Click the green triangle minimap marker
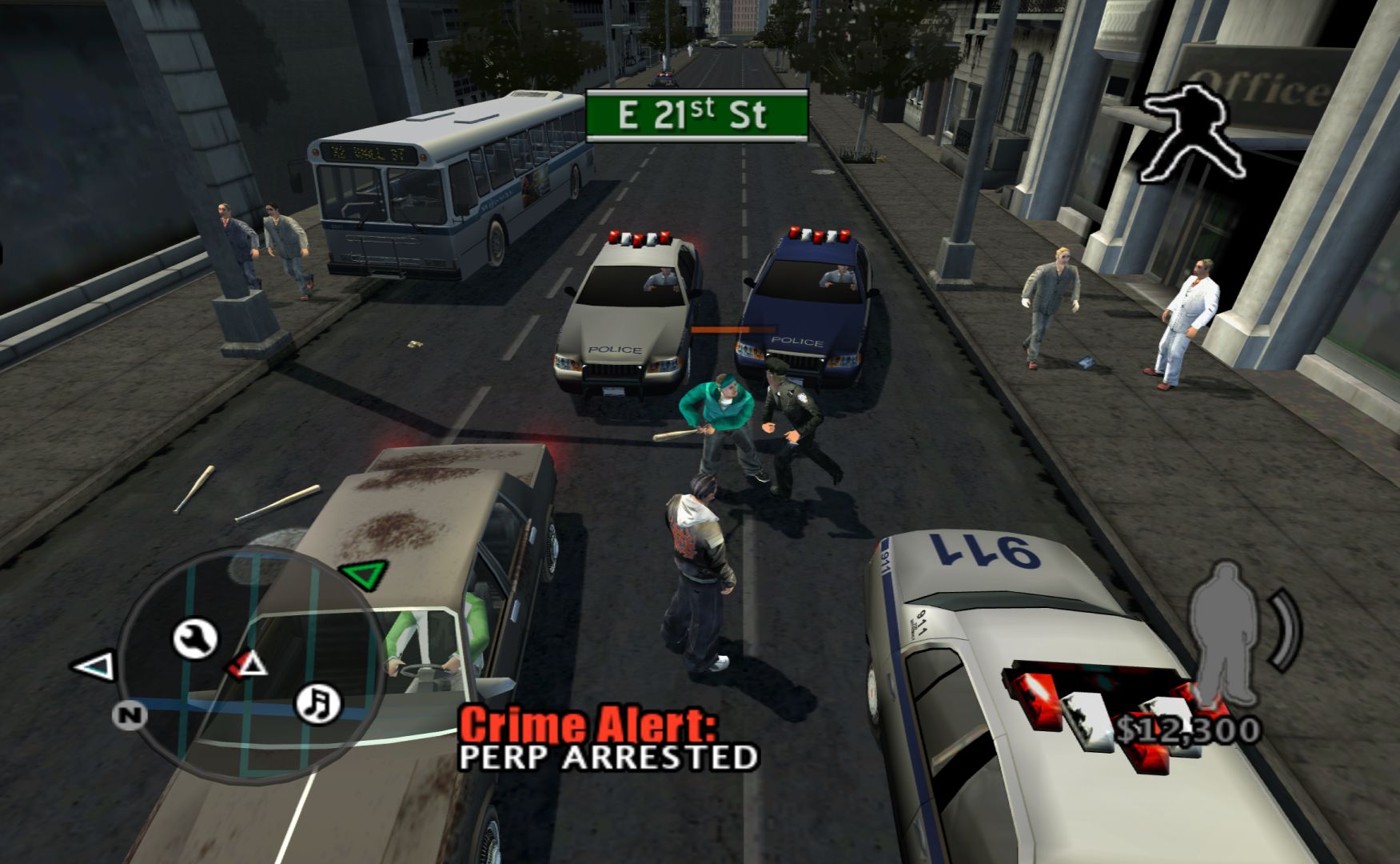1400x864 pixels. [x=365, y=574]
